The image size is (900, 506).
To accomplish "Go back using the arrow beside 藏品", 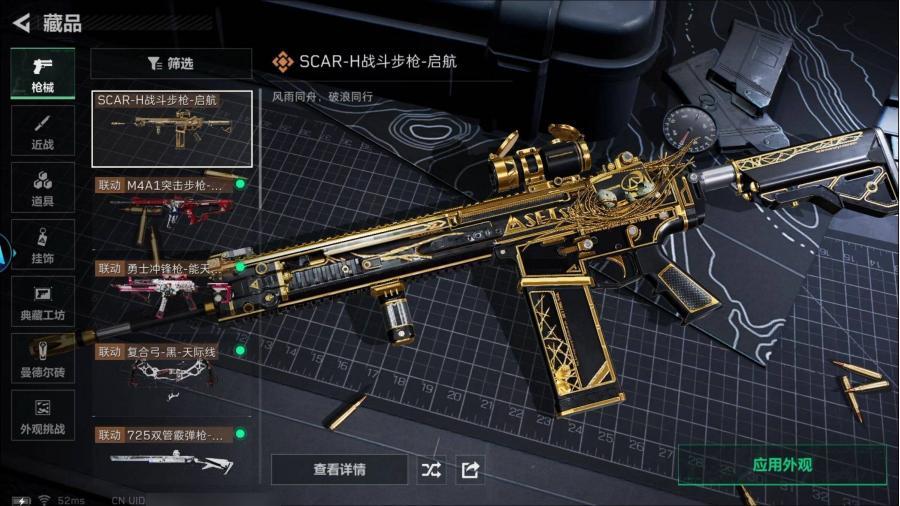I will (21, 22).
